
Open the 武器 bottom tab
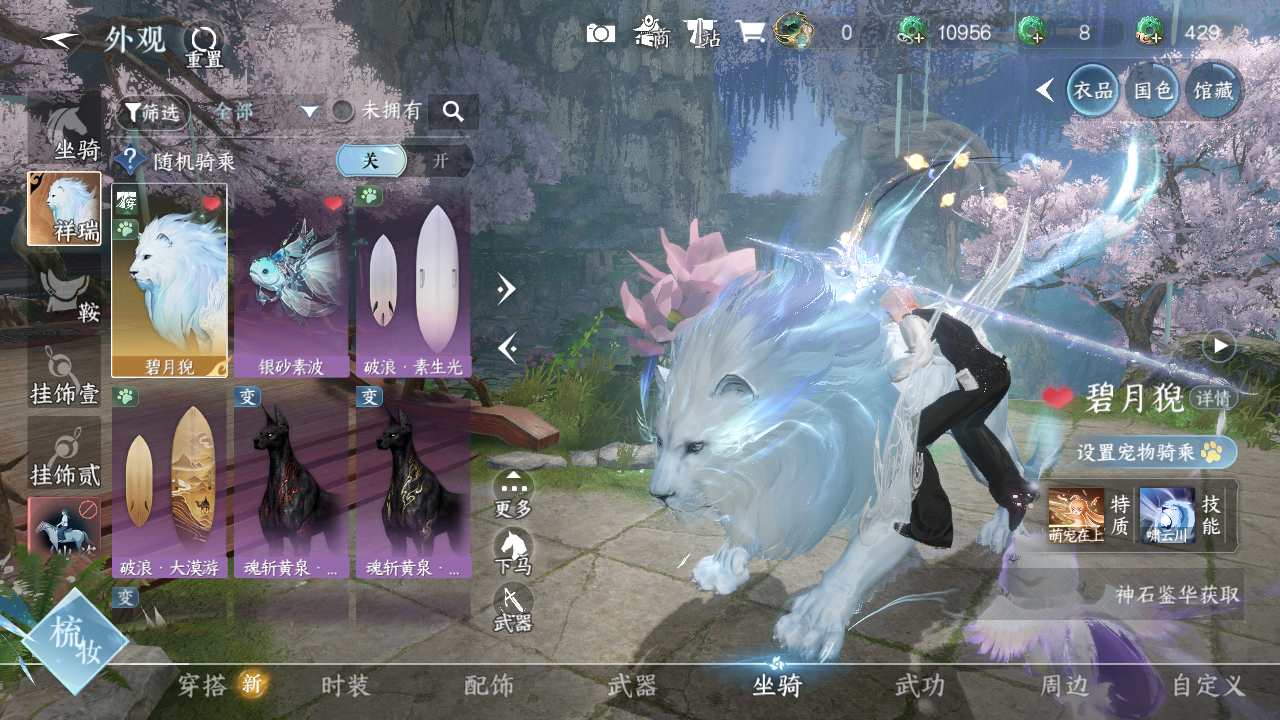pyautogui.click(x=632, y=686)
